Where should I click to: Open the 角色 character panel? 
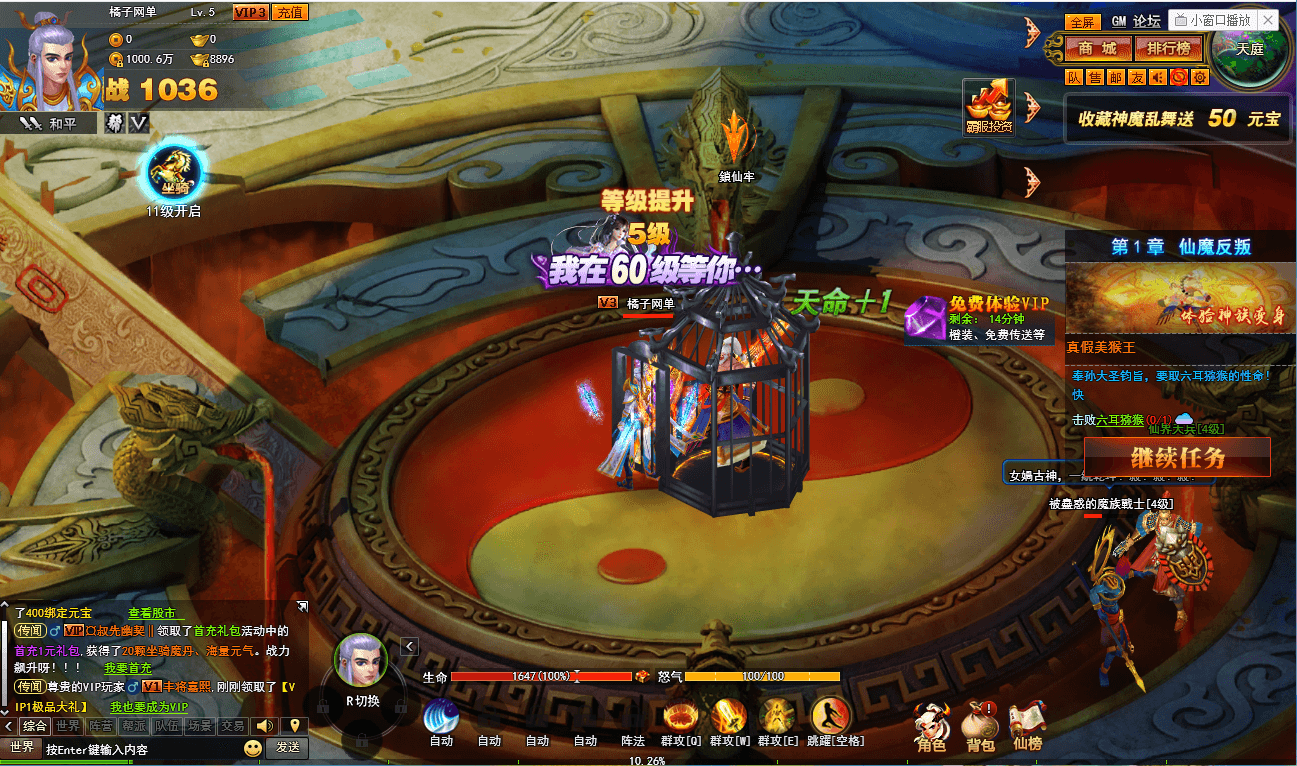click(931, 724)
